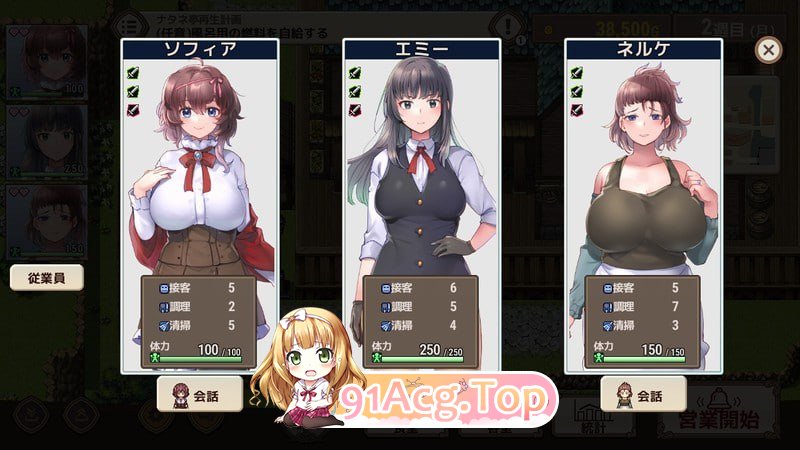The width and height of the screenshot is (800, 450).
Task: Talk to ソフィア using her 会話 button
Action: 199,393
